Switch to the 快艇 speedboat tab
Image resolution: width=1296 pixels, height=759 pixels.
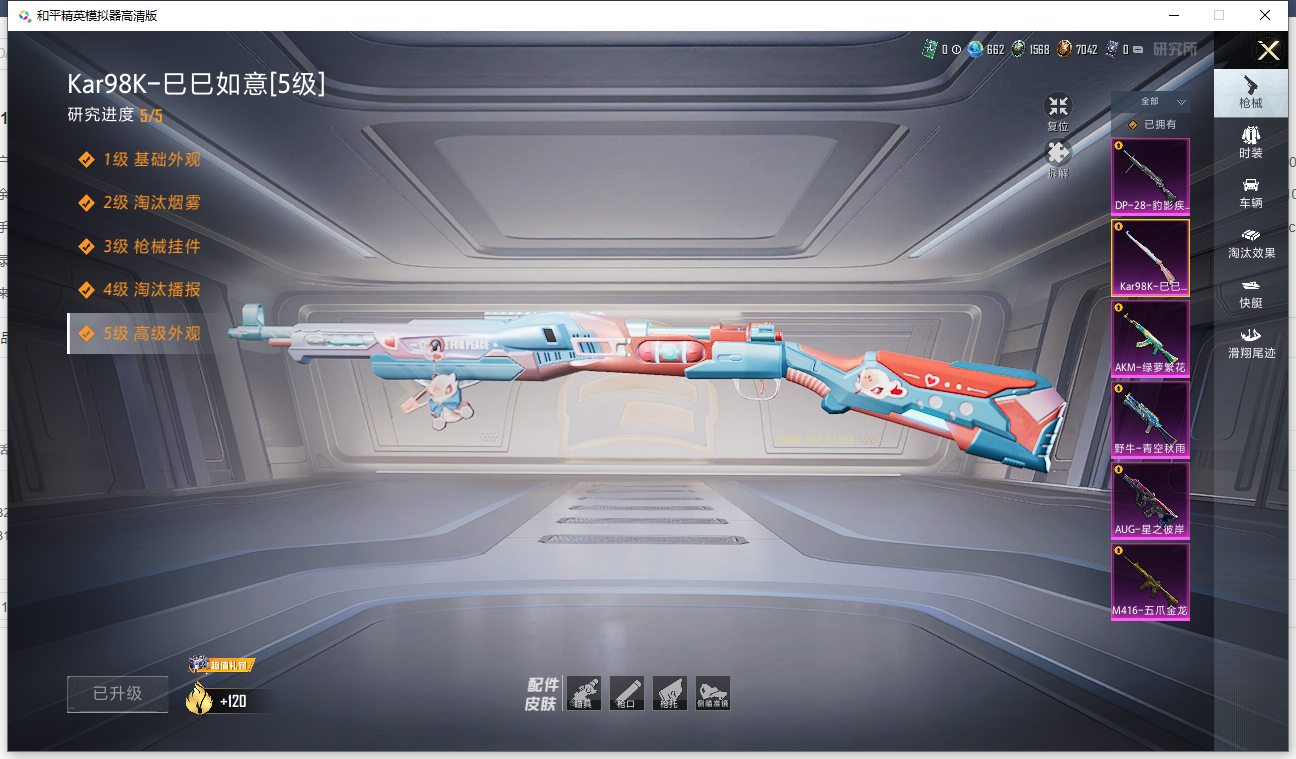coord(1250,293)
